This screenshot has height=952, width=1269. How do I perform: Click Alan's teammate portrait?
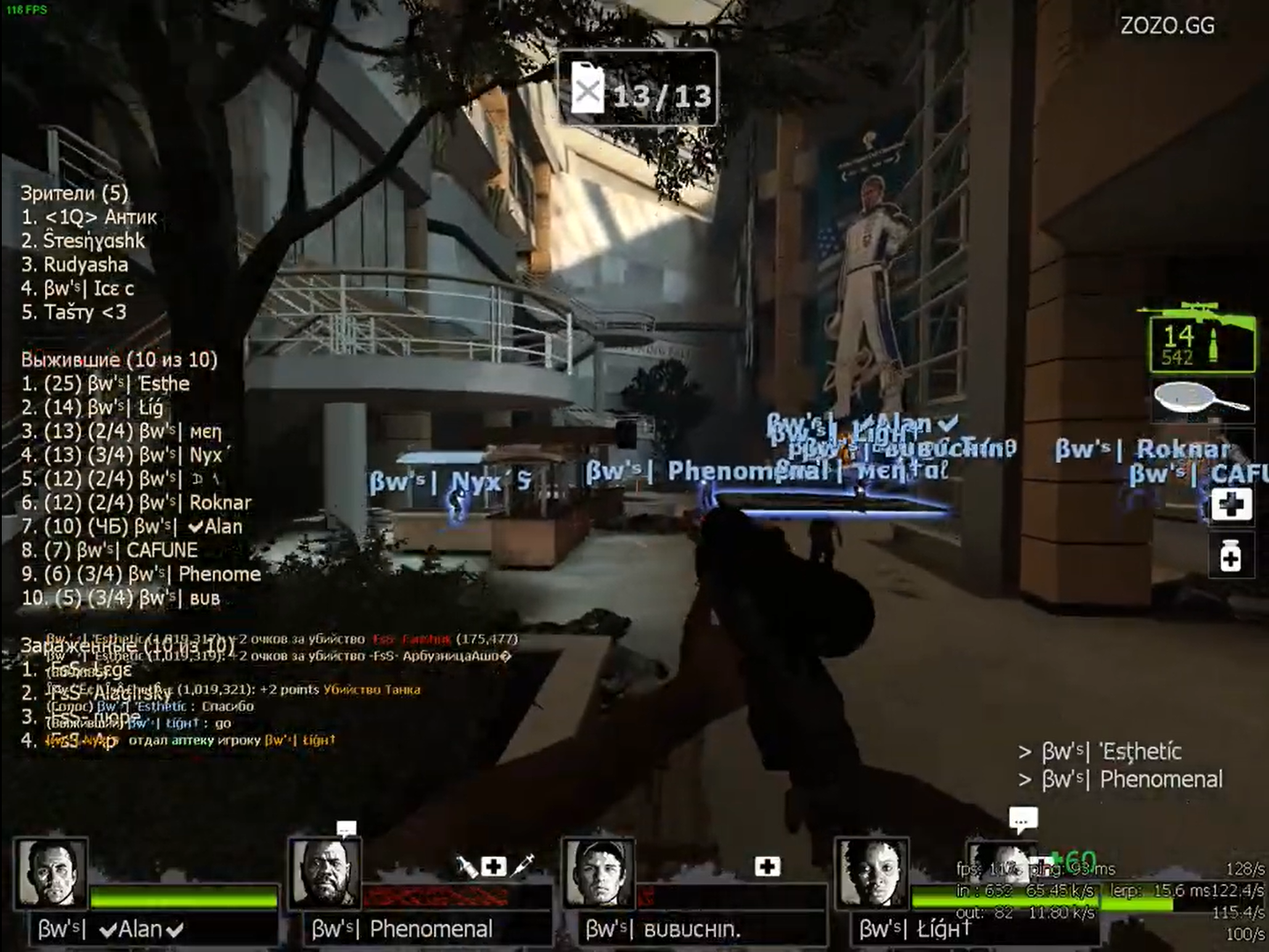point(51,873)
